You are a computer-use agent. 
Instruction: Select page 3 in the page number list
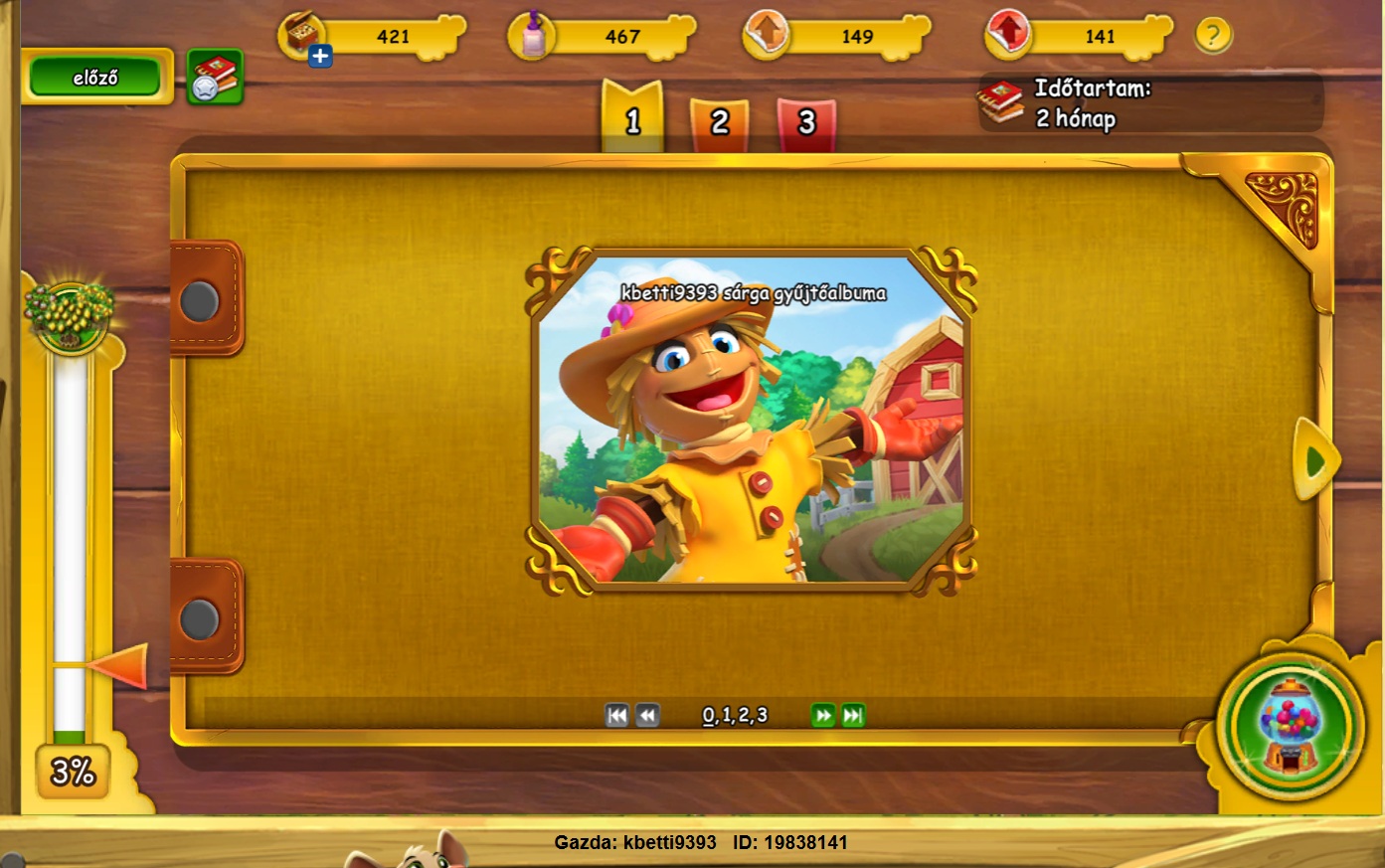[762, 715]
